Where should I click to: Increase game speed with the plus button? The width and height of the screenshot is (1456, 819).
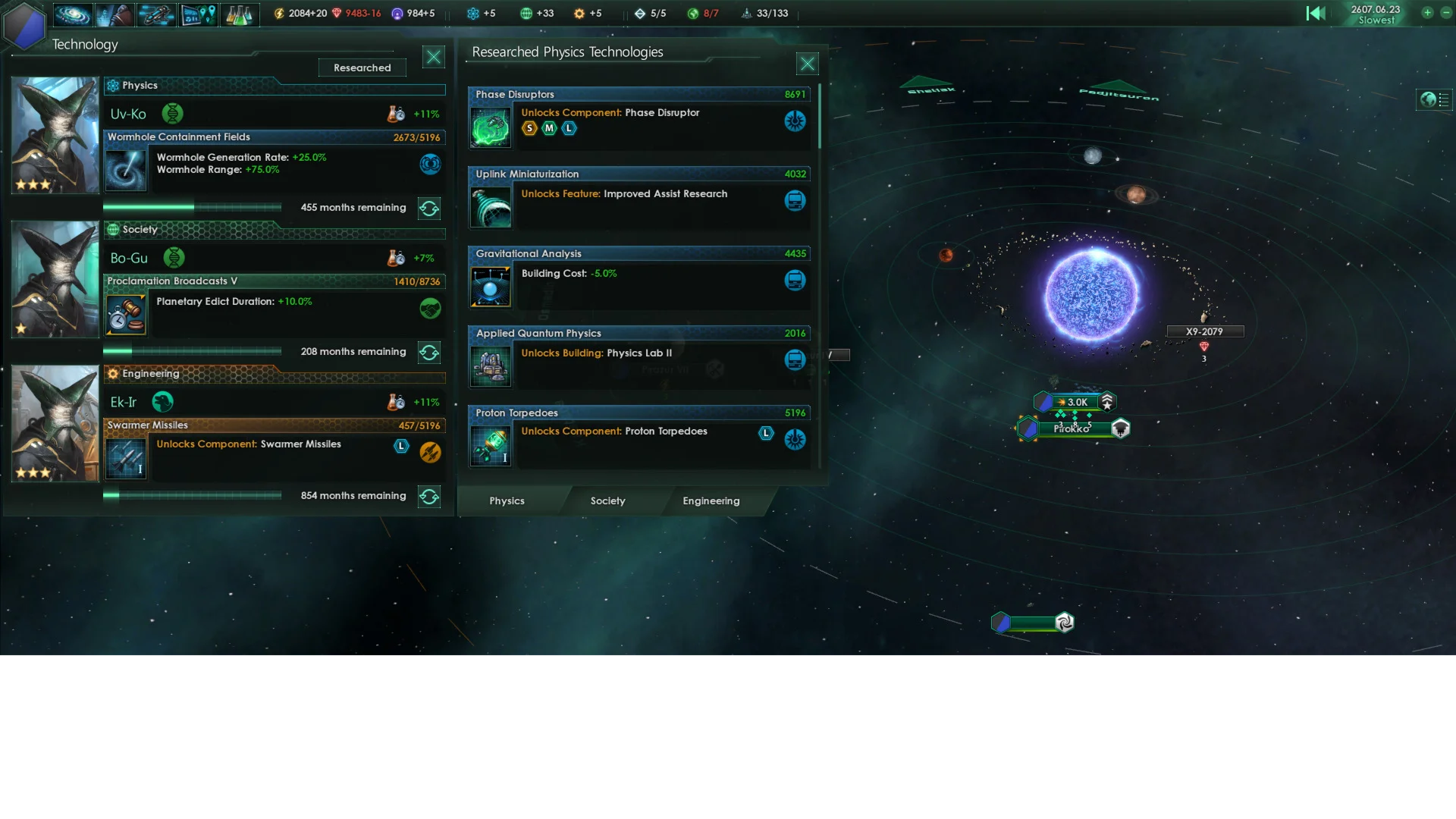tap(1427, 13)
